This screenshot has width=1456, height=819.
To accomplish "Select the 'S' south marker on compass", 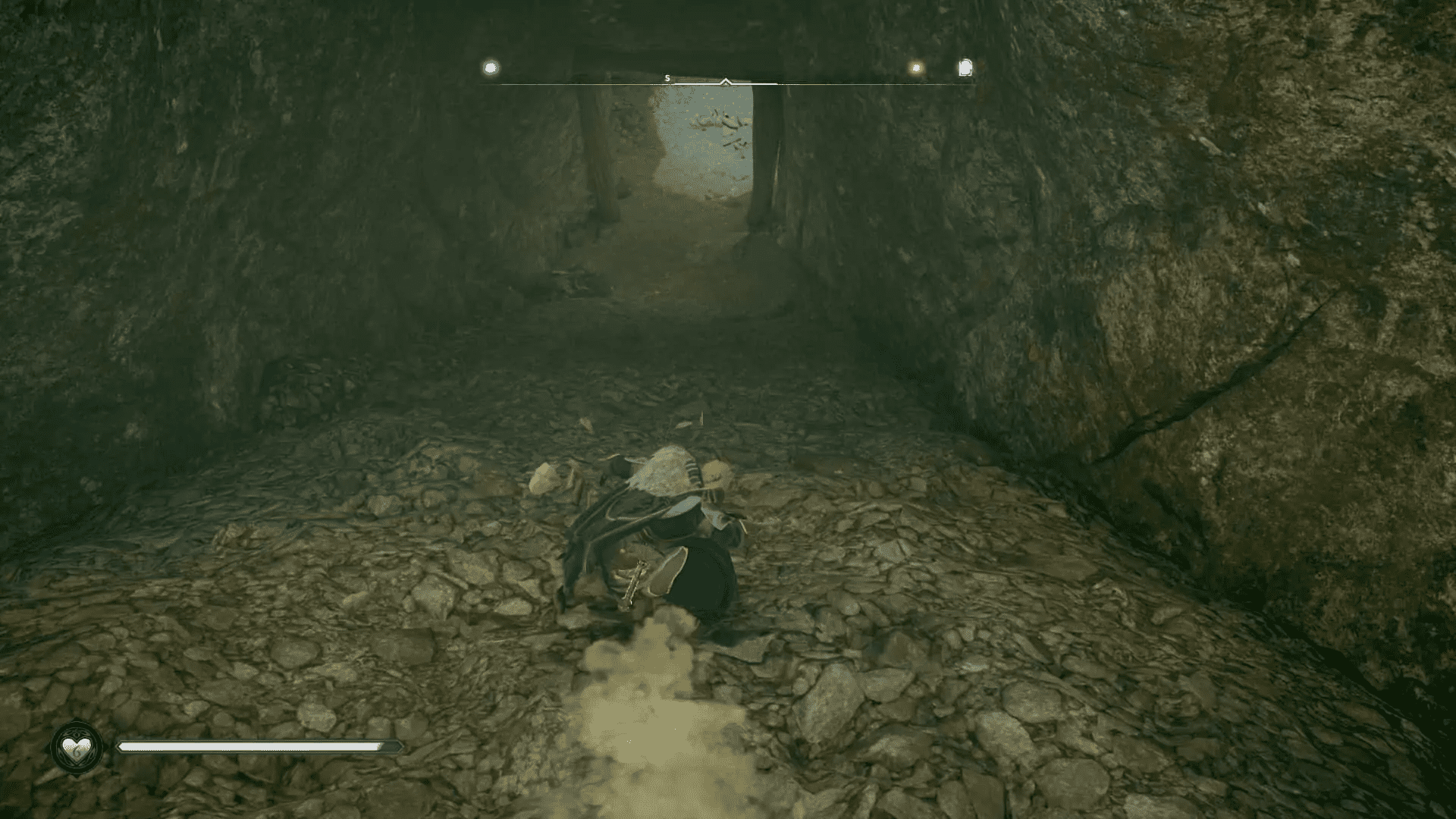I will [x=667, y=77].
